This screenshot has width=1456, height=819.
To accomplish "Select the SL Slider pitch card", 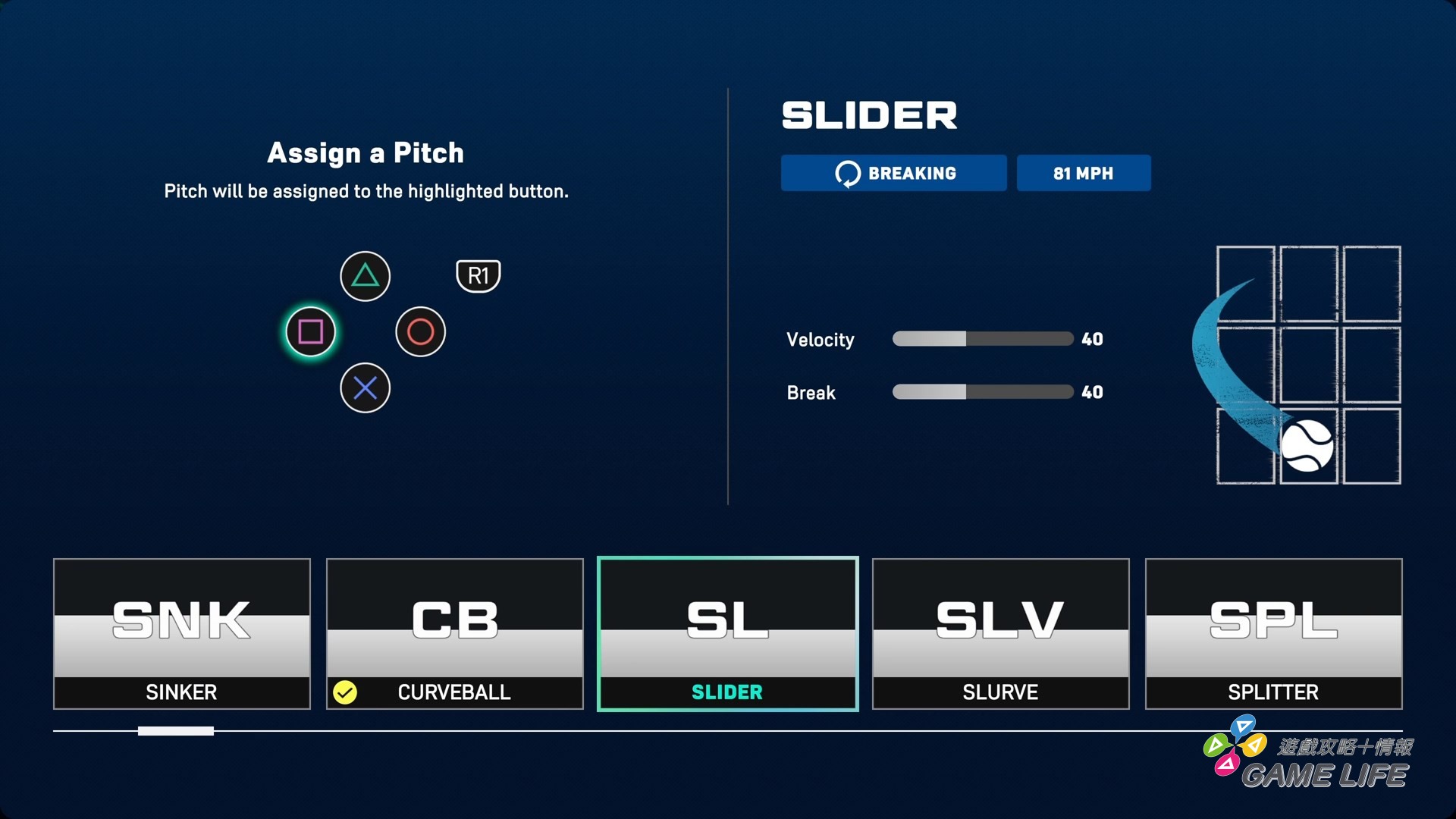I will pyautogui.click(x=727, y=633).
